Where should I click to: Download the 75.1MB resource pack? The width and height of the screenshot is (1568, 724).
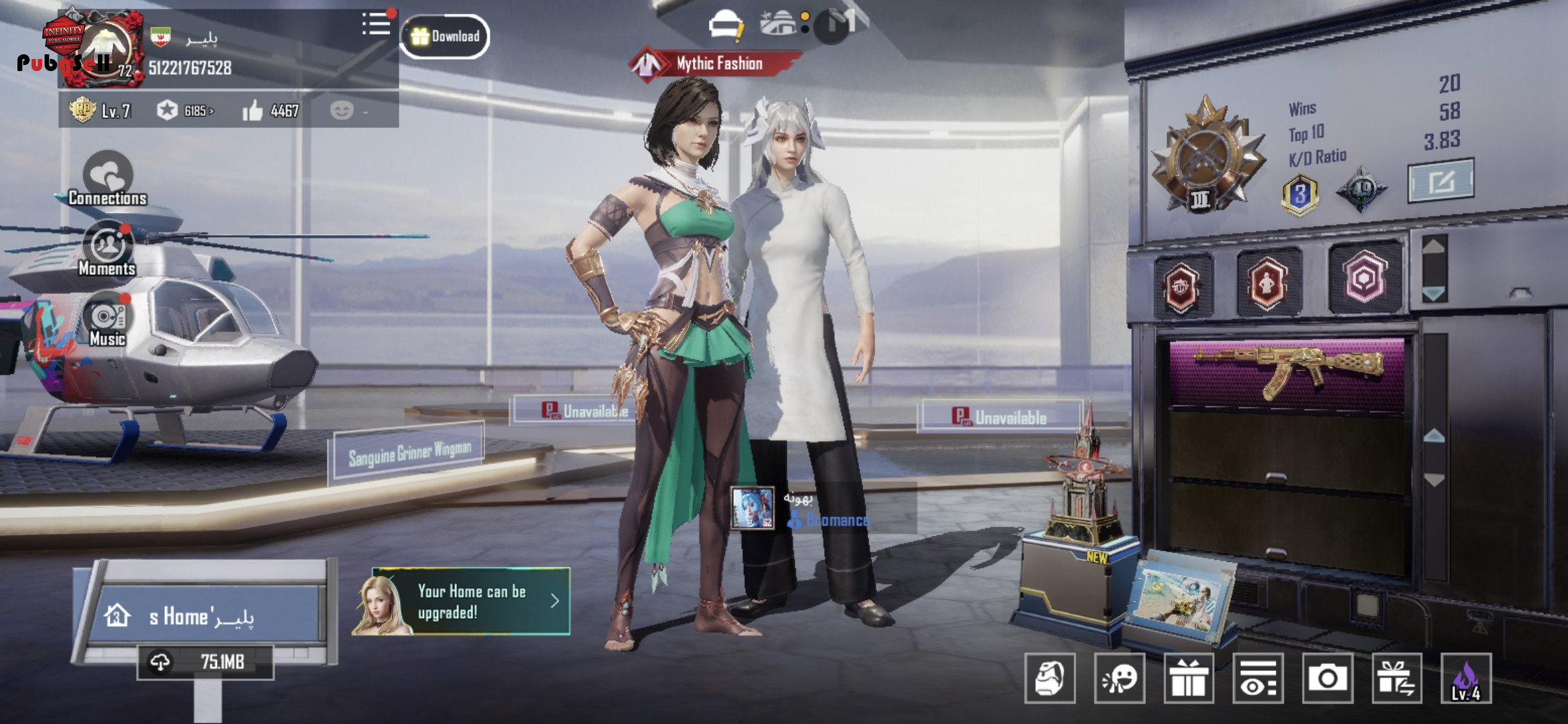[205, 662]
